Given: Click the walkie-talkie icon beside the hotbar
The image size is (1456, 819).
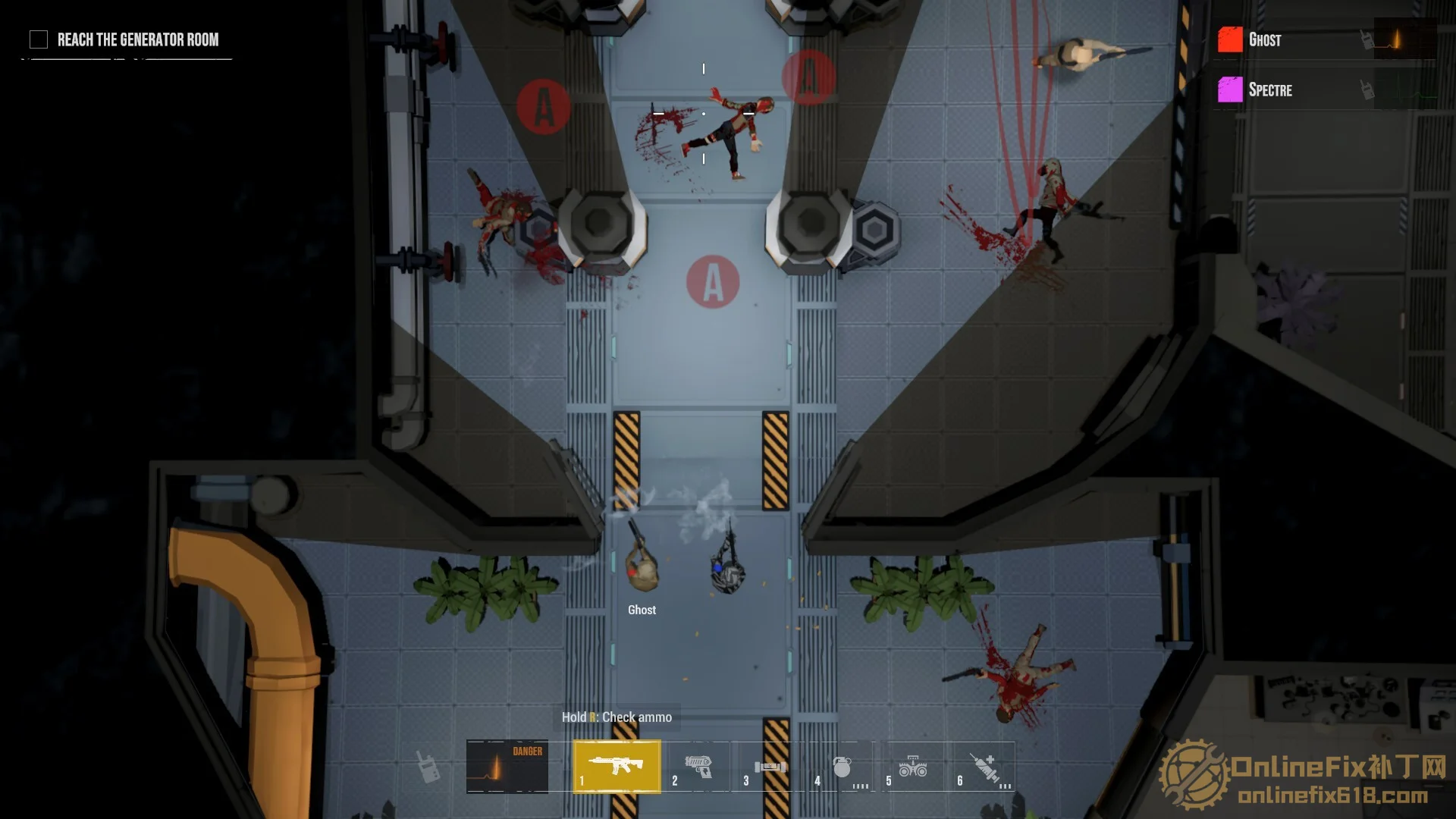Looking at the screenshot, I should 428,767.
